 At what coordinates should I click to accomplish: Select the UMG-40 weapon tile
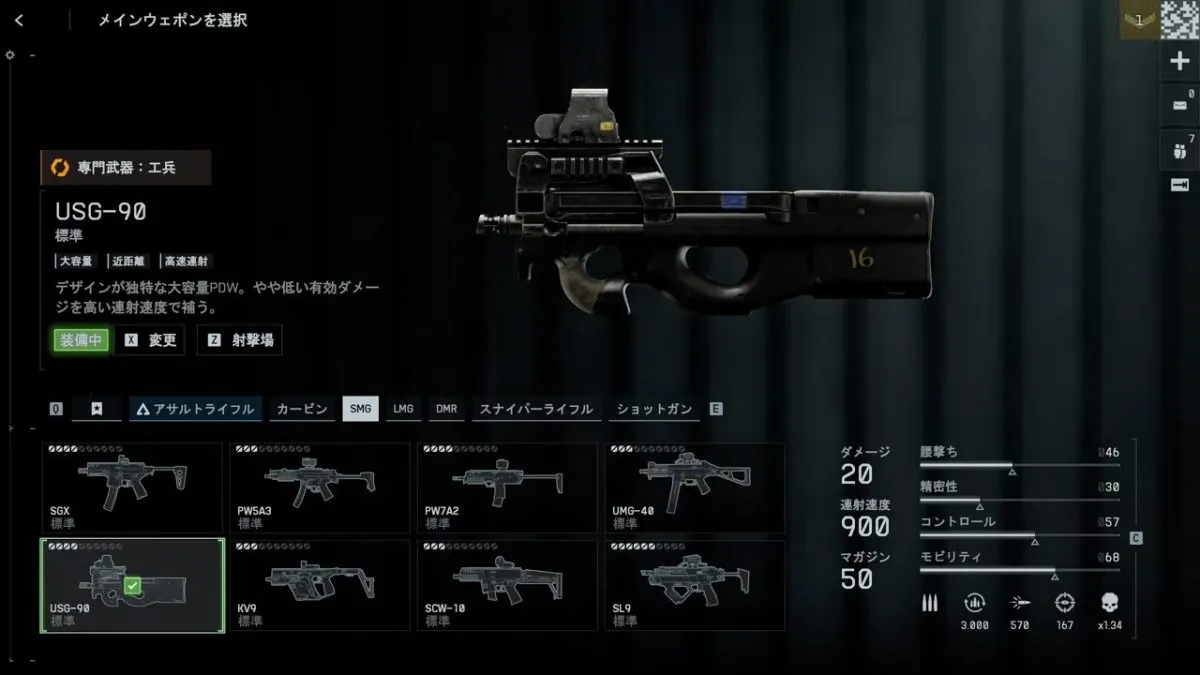click(x=694, y=488)
